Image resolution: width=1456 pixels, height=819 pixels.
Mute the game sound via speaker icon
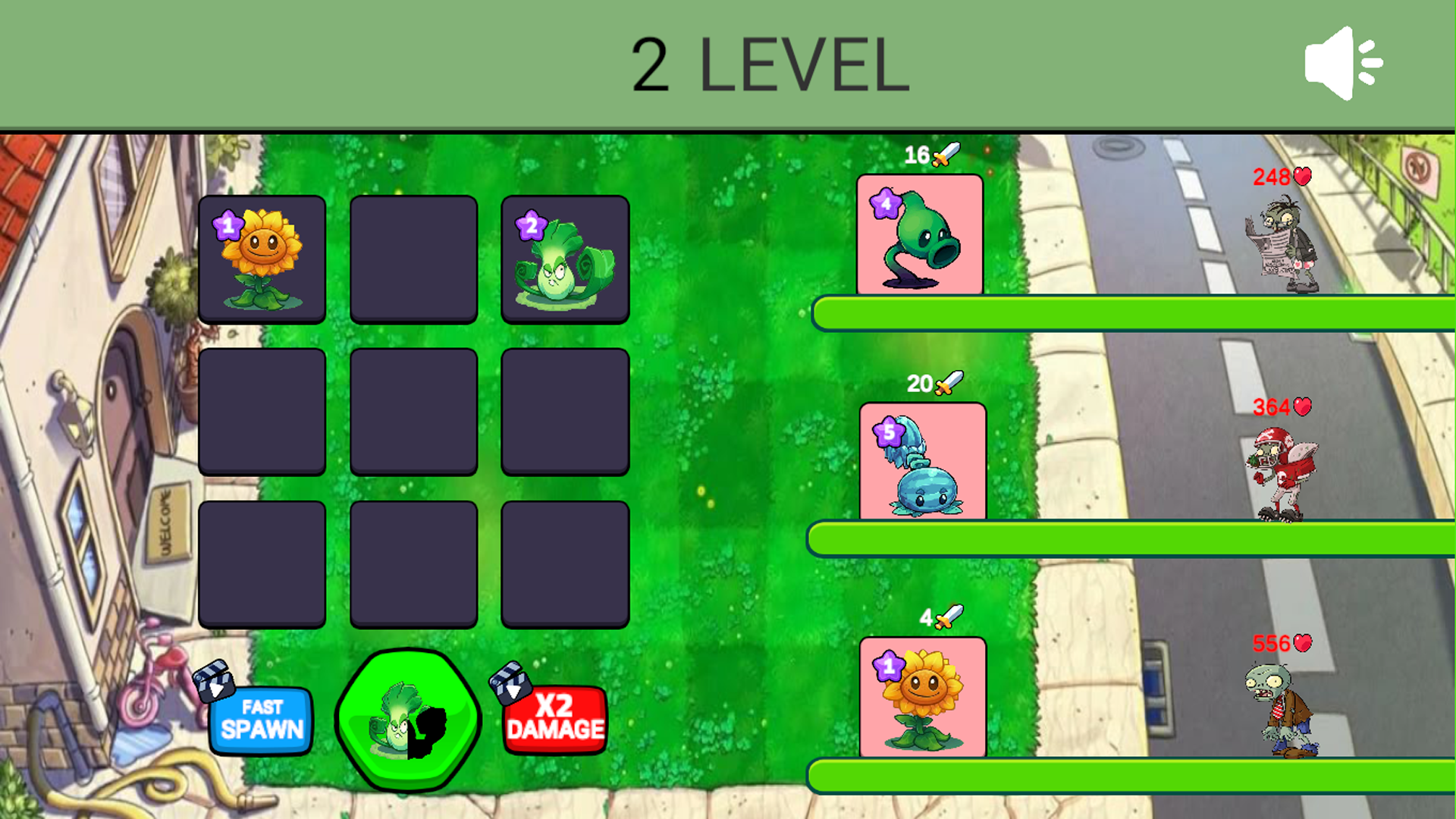click(1342, 62)
